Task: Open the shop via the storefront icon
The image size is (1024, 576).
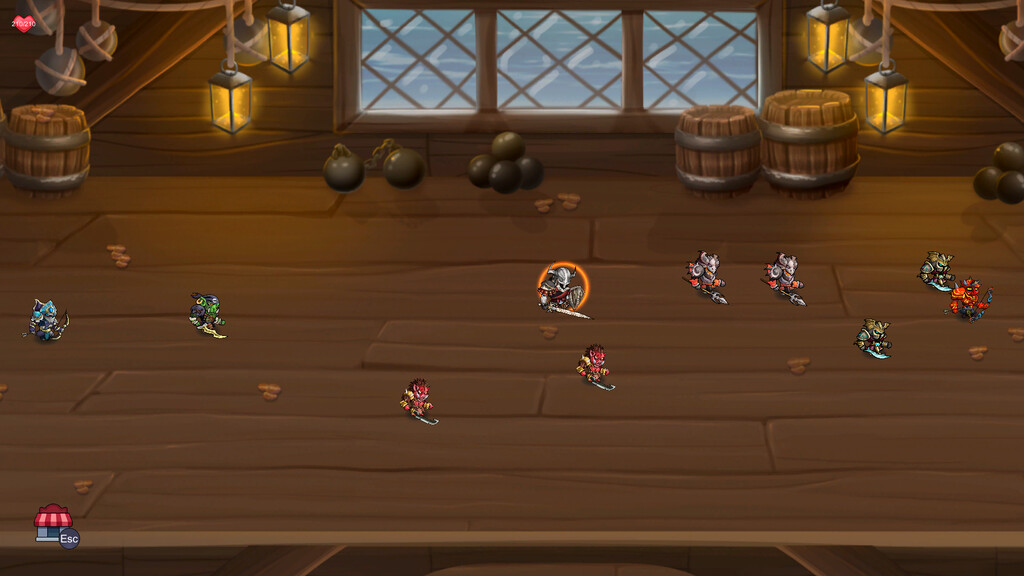Action: coord(51,522)
